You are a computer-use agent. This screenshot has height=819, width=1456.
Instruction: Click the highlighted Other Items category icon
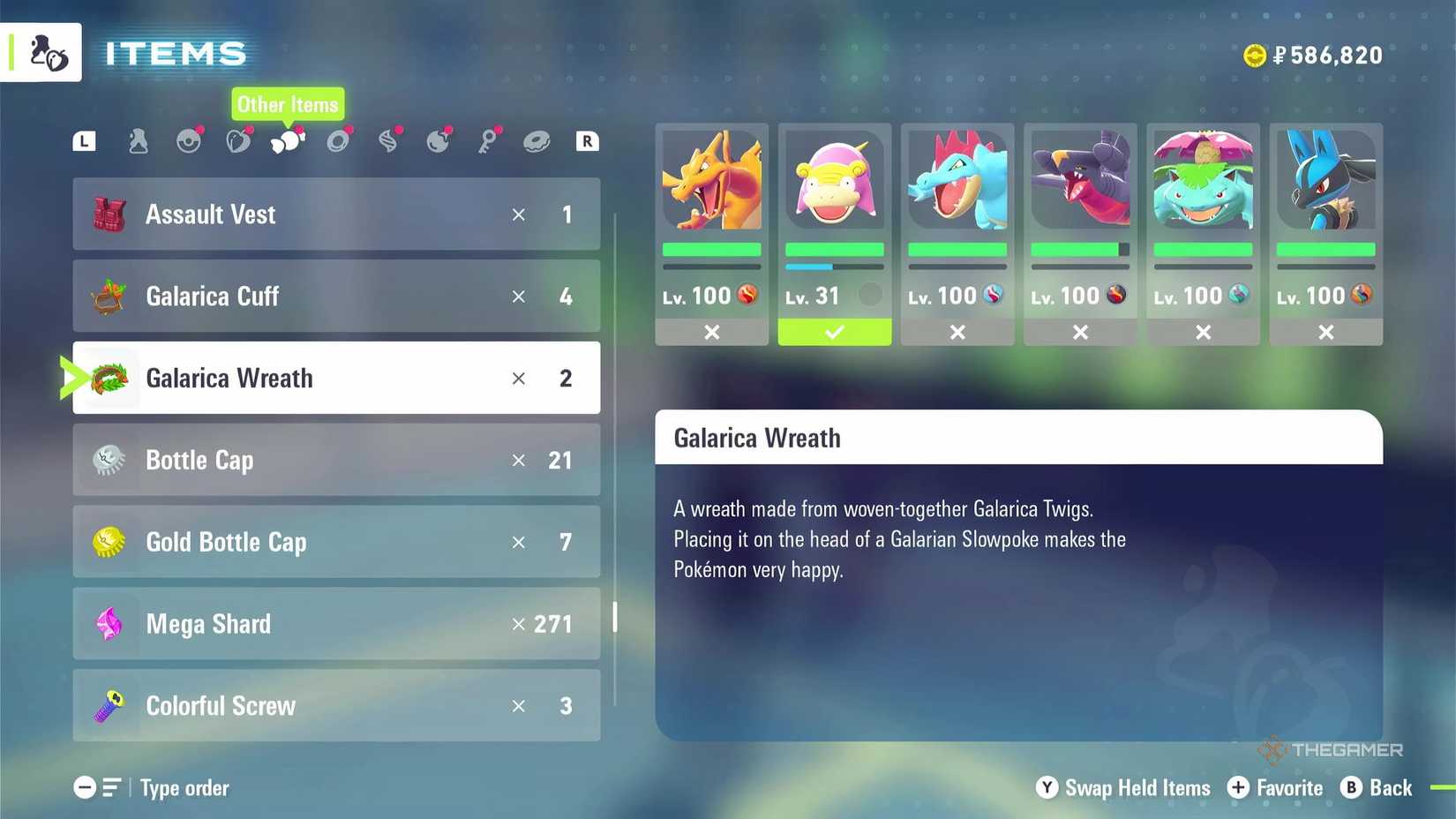tap(289, 143)
